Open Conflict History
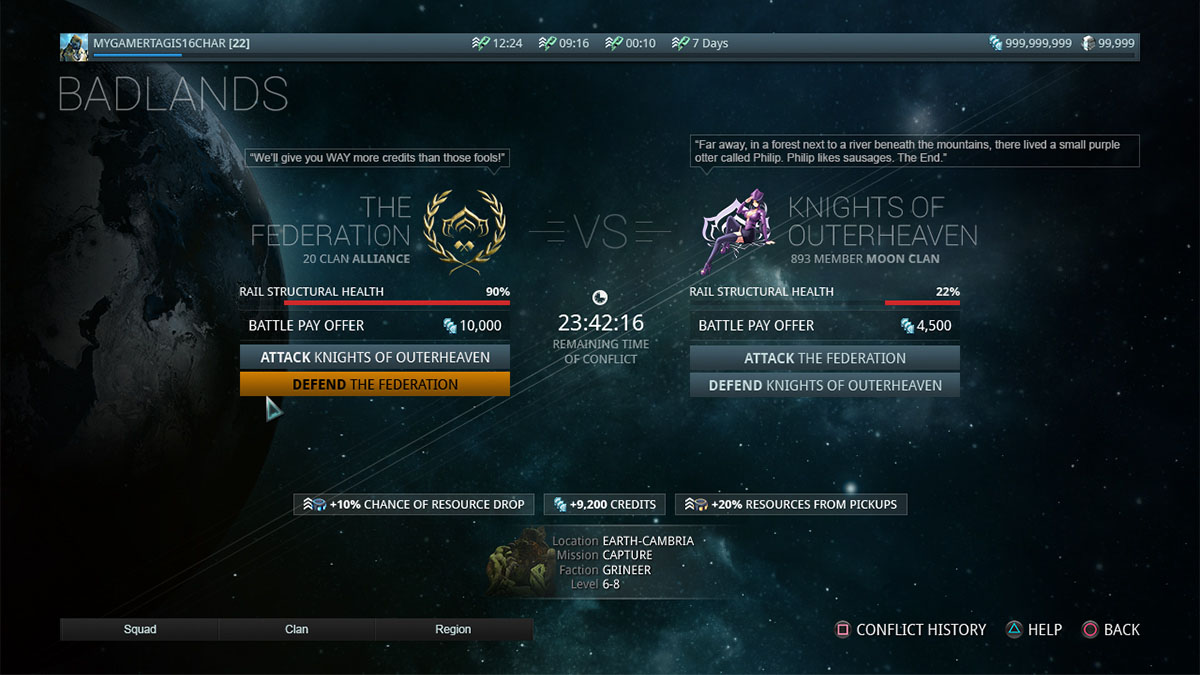1200x675 pixels. pos(911,629)
